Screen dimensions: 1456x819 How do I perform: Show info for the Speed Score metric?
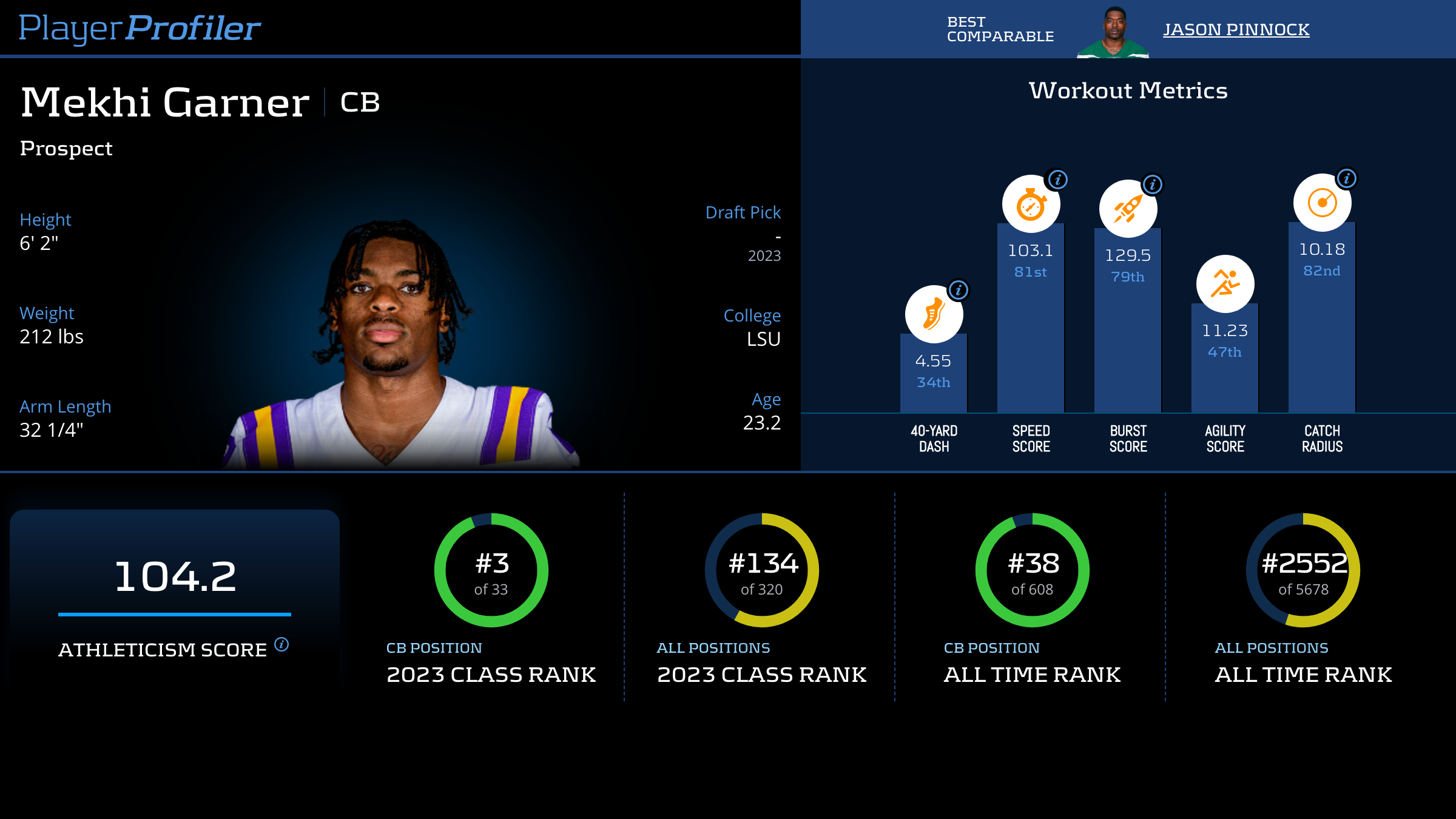[x=1058, y=180]
